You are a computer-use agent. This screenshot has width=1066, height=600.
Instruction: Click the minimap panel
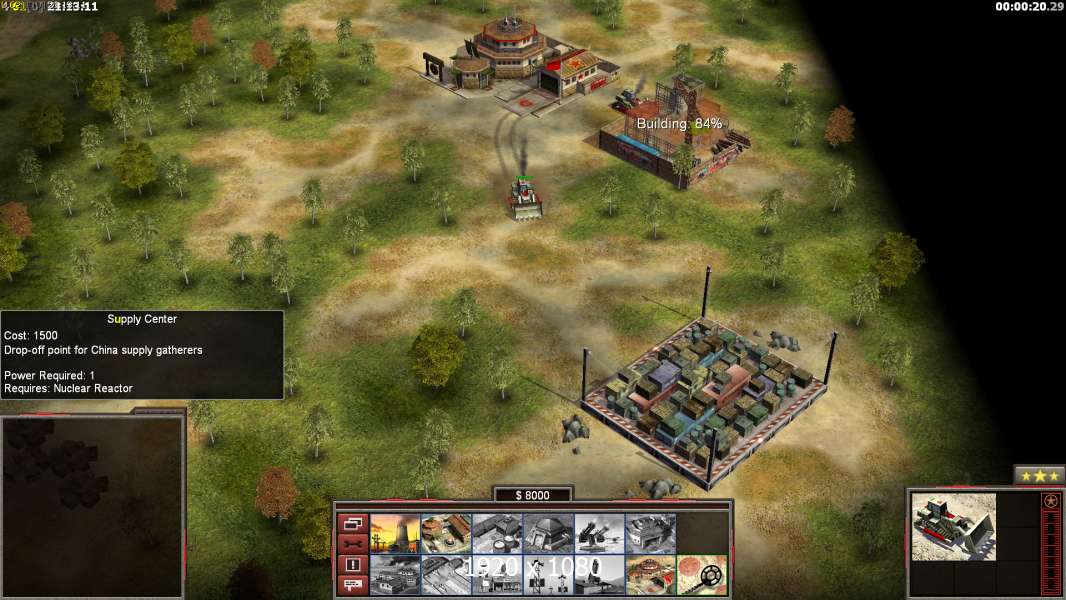point(92,506)
